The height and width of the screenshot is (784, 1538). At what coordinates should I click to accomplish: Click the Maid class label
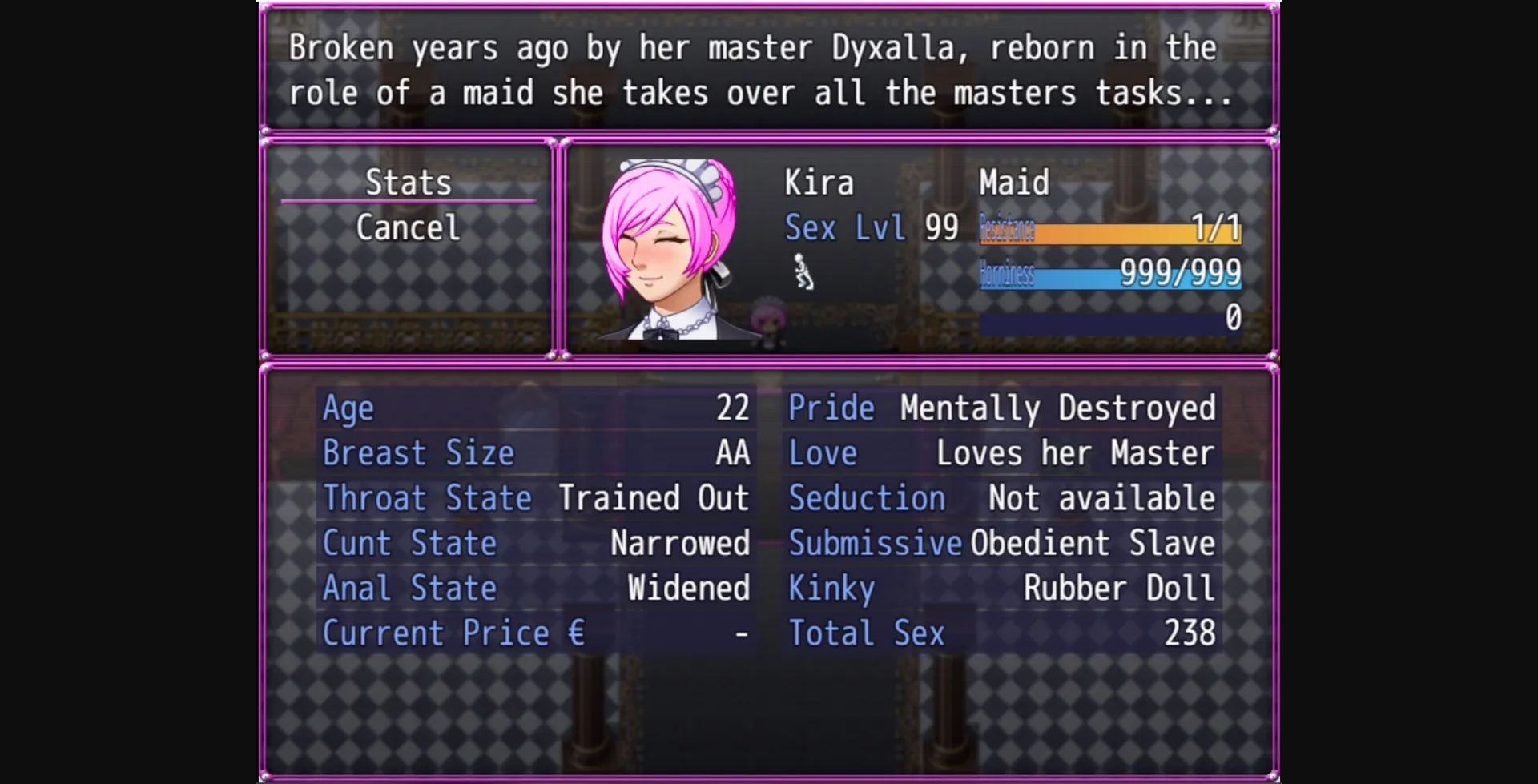[x=1013, y=183]
